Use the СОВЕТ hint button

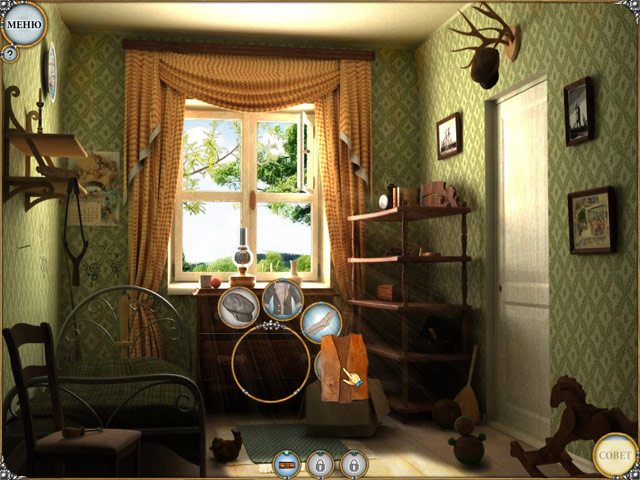point(614,455)
